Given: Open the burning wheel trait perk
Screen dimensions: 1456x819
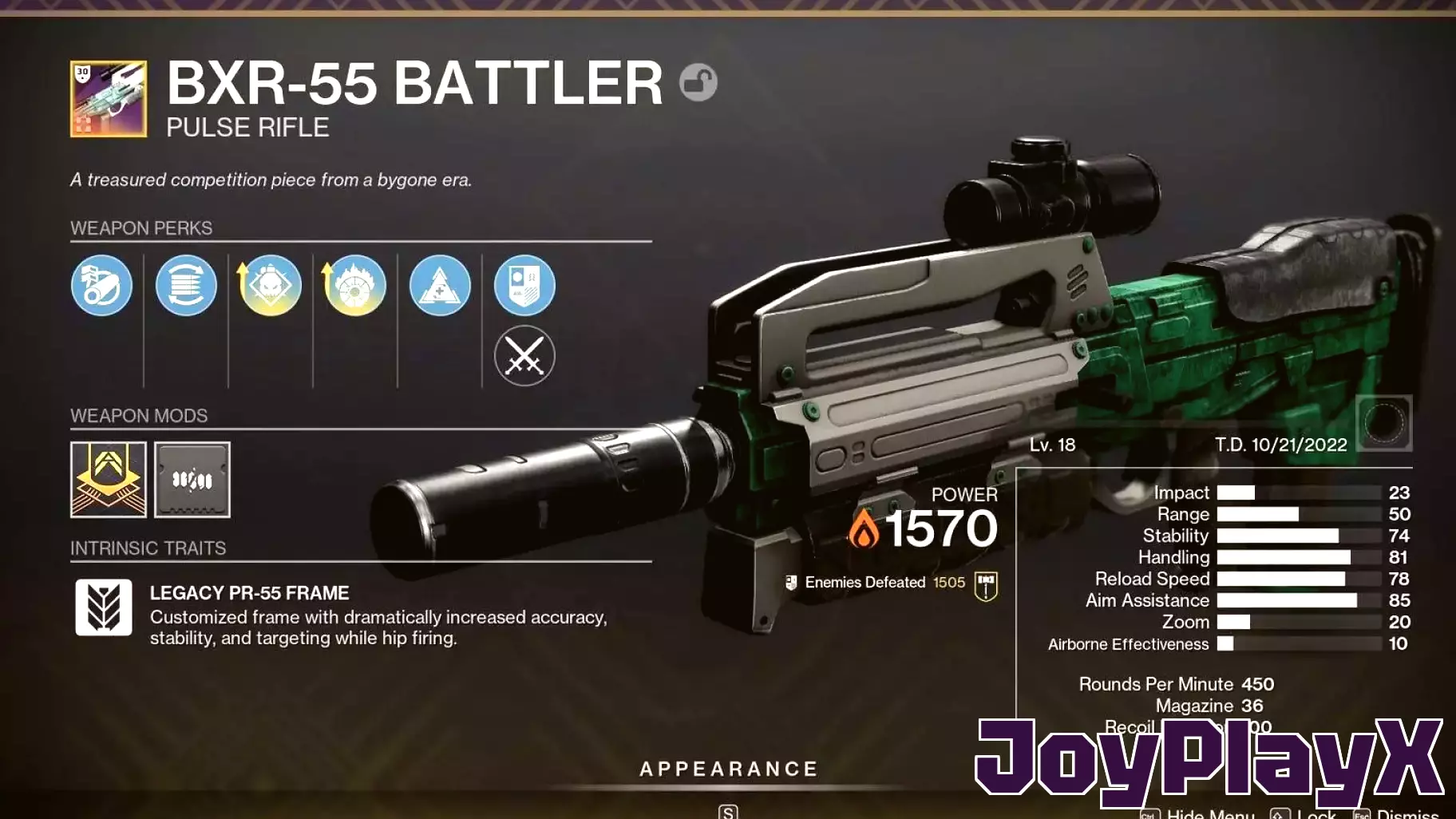Looking at the screenshot, I should [355, 286].
